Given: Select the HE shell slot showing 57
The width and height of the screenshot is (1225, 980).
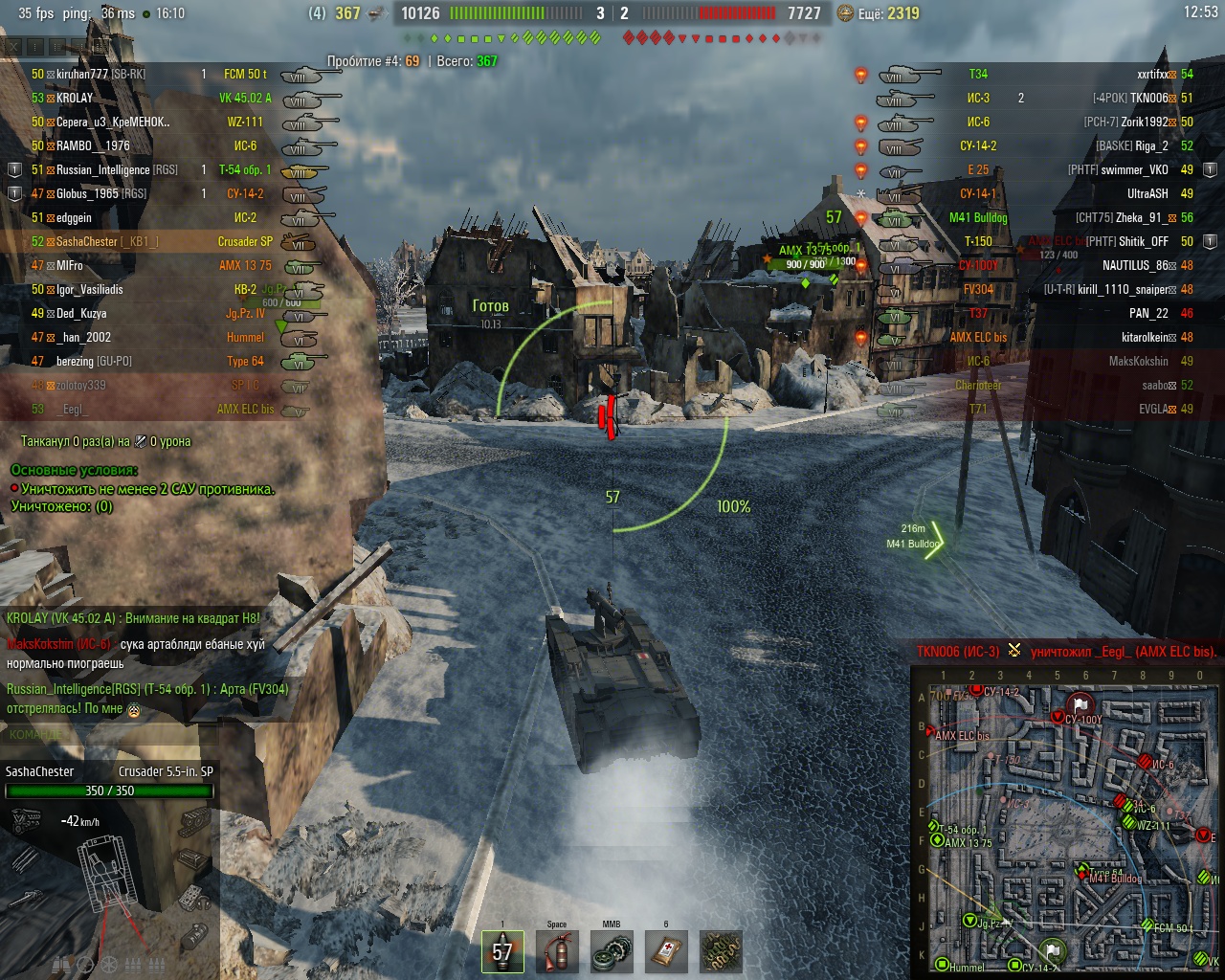Looking at the screenshot, I should (x=502, y=951).
